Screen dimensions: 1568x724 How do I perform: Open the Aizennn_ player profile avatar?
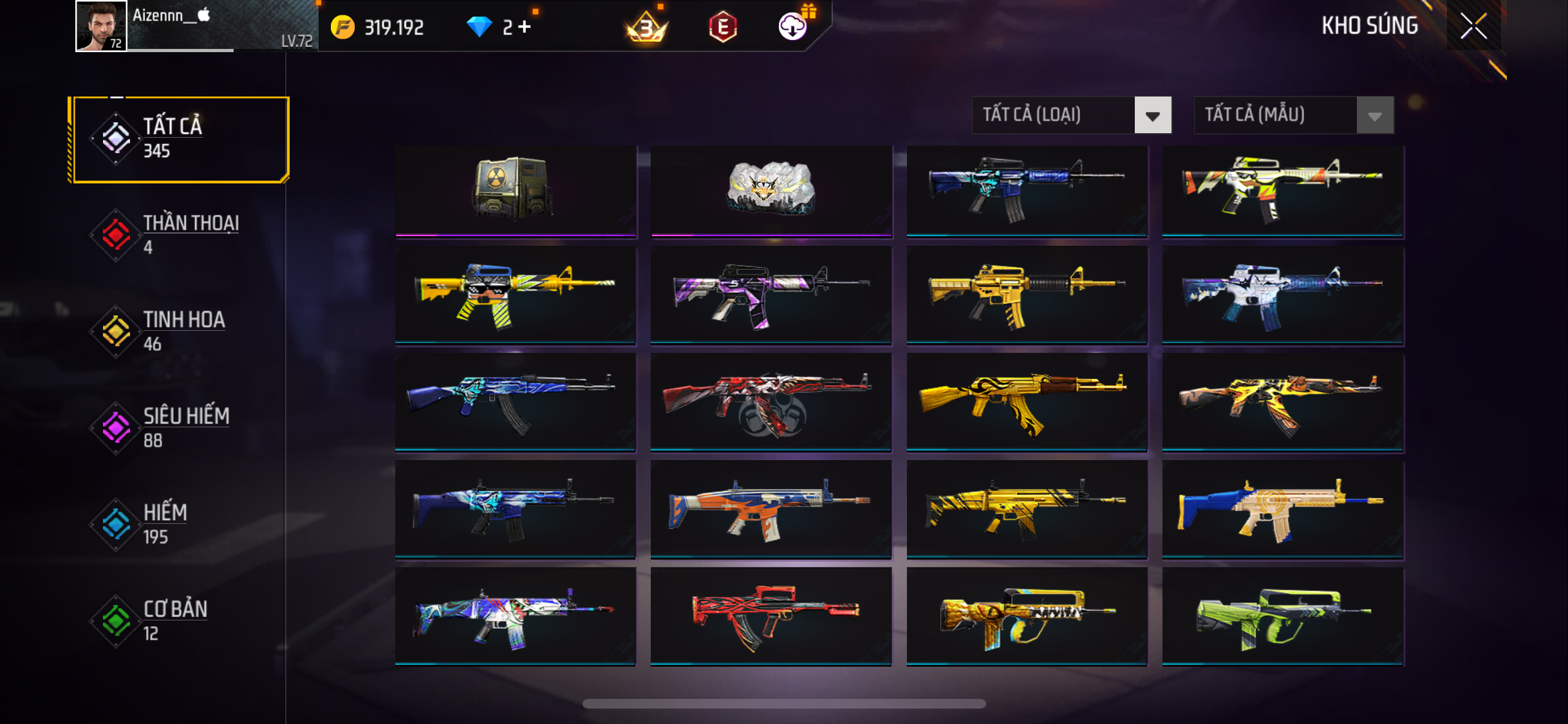[101, 26]
